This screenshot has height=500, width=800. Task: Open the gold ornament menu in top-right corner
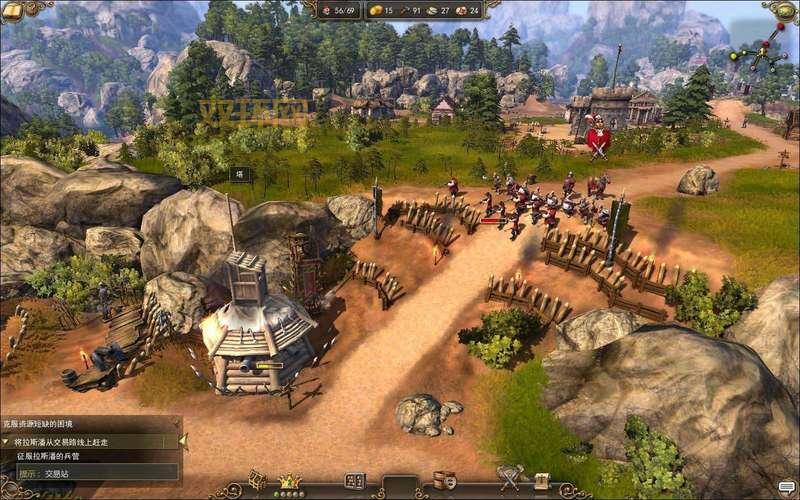(x=781, y=10)
